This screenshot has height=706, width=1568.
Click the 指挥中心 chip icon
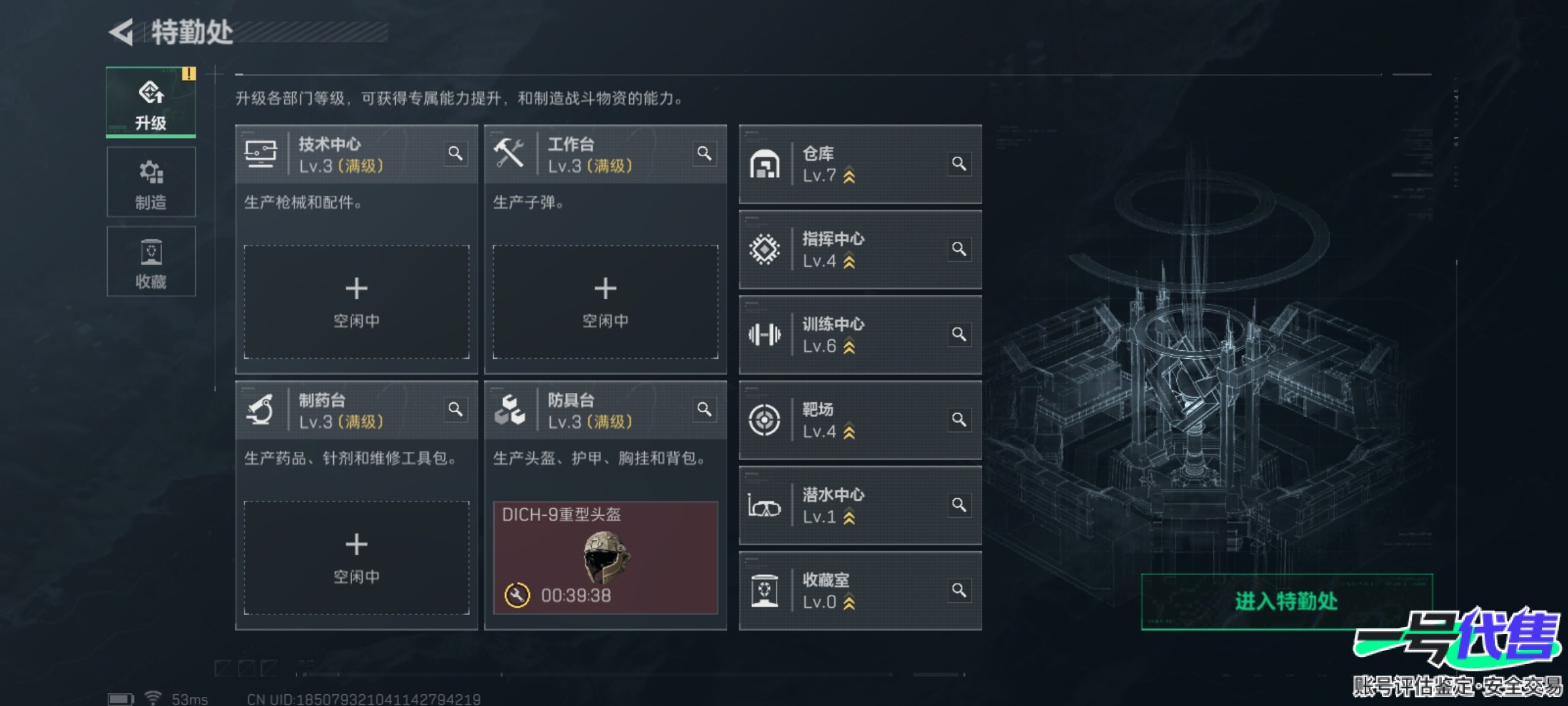point(766,250)
